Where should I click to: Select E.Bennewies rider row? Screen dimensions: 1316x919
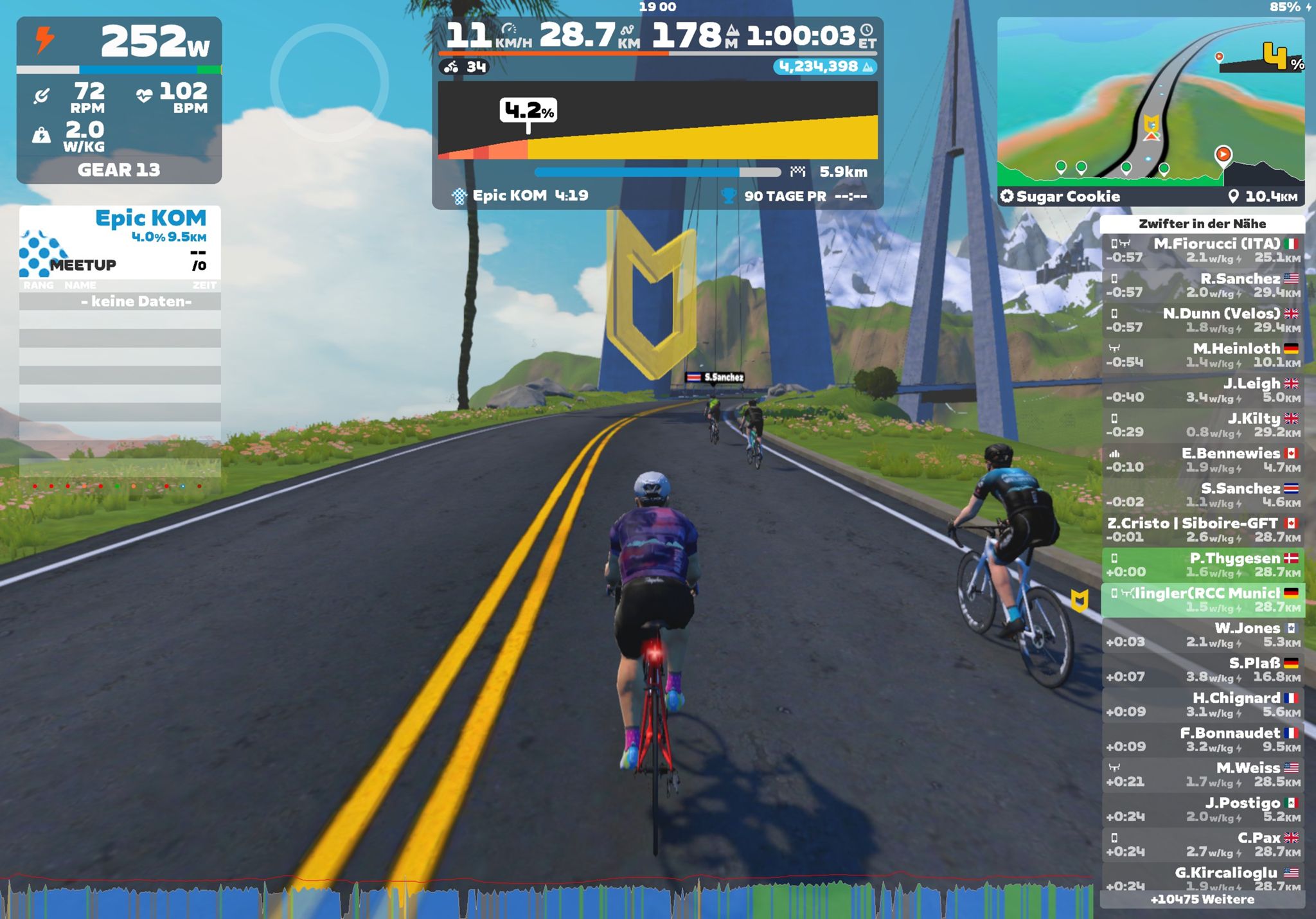coord(1202,459)
